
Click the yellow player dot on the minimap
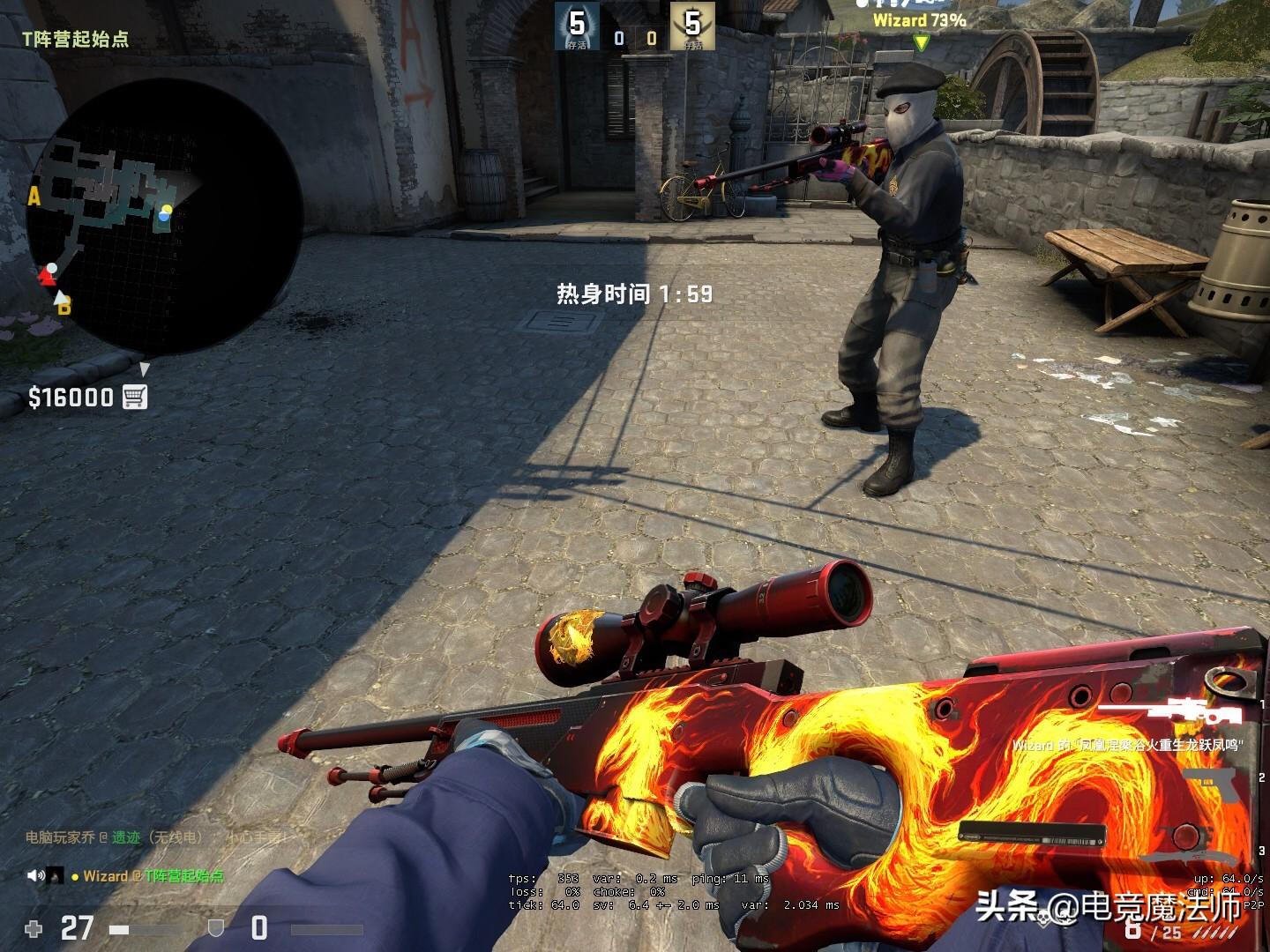(x=168, y=211)
